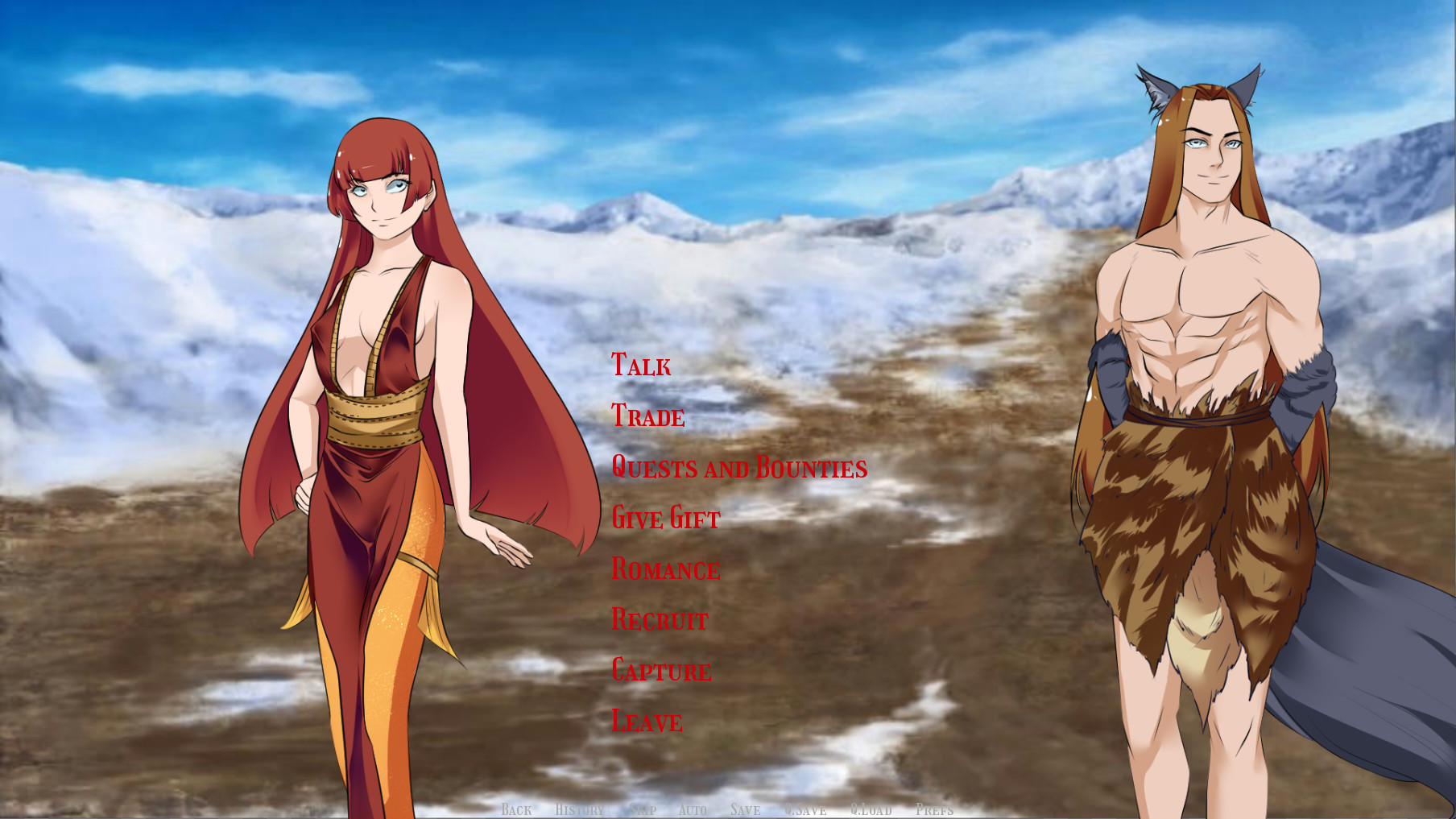Select Give Gift
The height and width of the screenshot is (819, 1456).
(x=665, y=519)
